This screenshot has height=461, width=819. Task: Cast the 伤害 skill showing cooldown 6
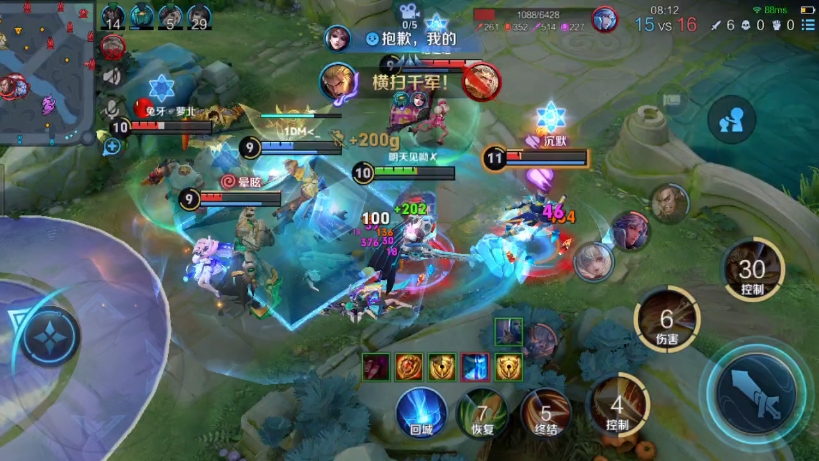pos(667,322)
